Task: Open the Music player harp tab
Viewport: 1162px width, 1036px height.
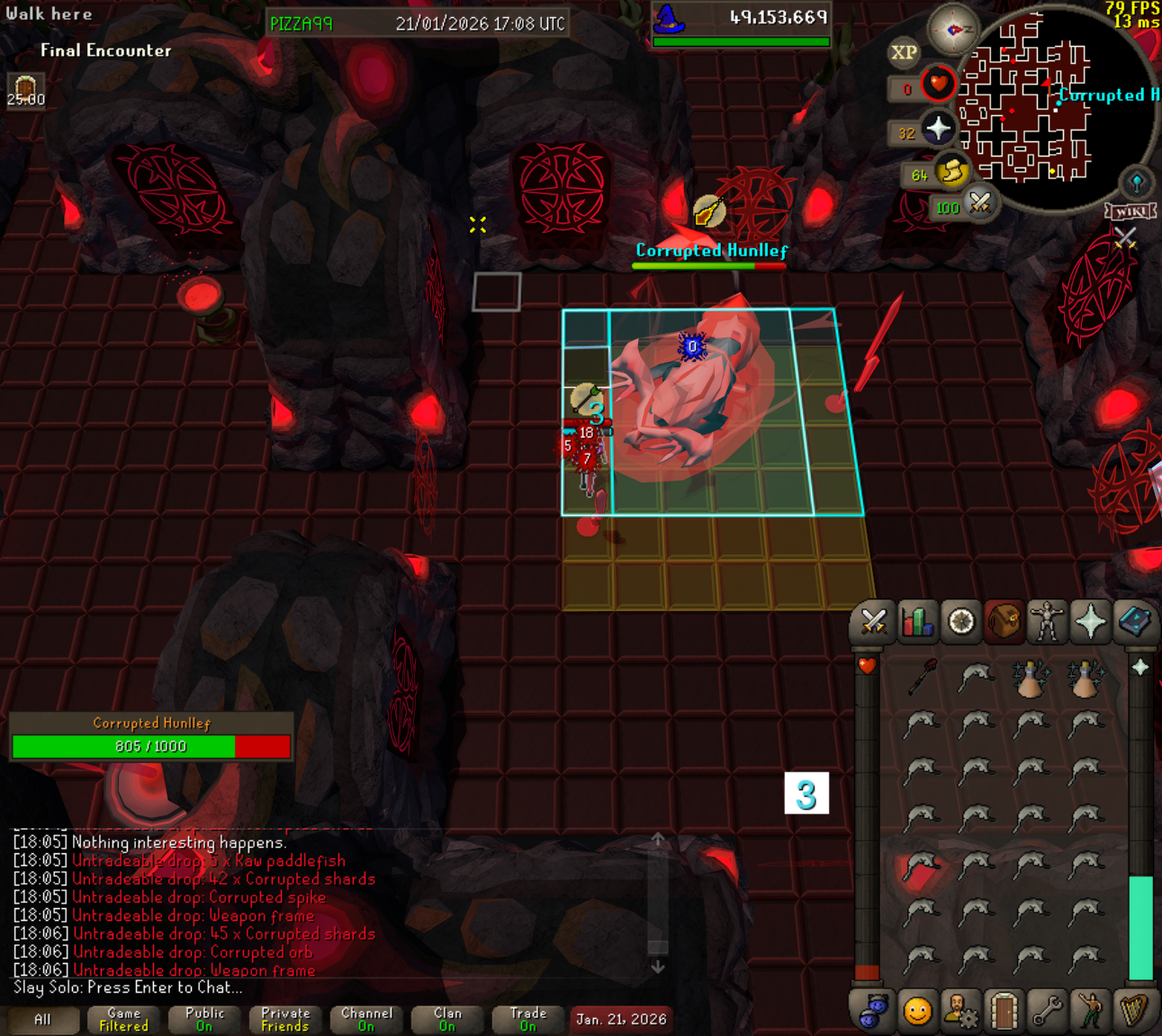Action: point(1134,1012)
